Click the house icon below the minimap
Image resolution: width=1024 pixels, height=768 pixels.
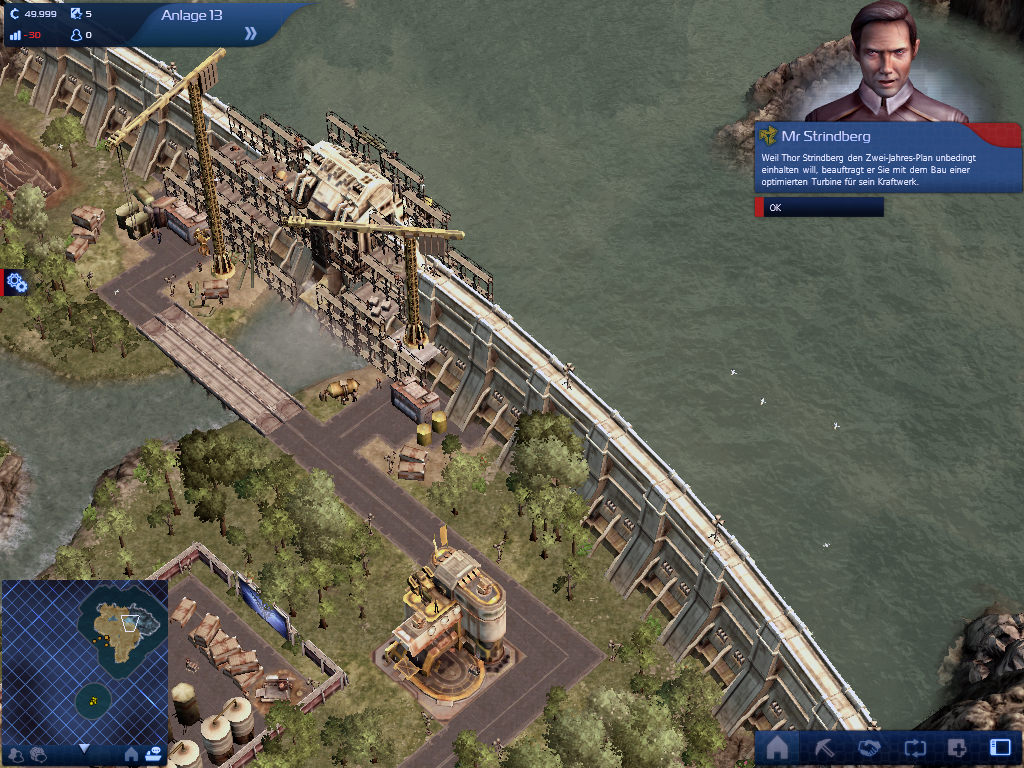[131, 754]
